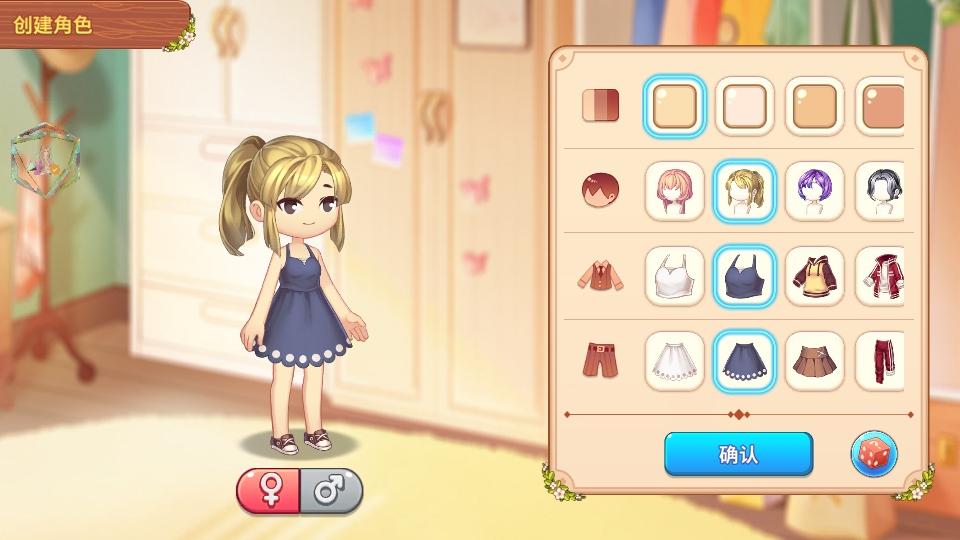
Task: Select the female gender symbol
Action: point(268,491)
